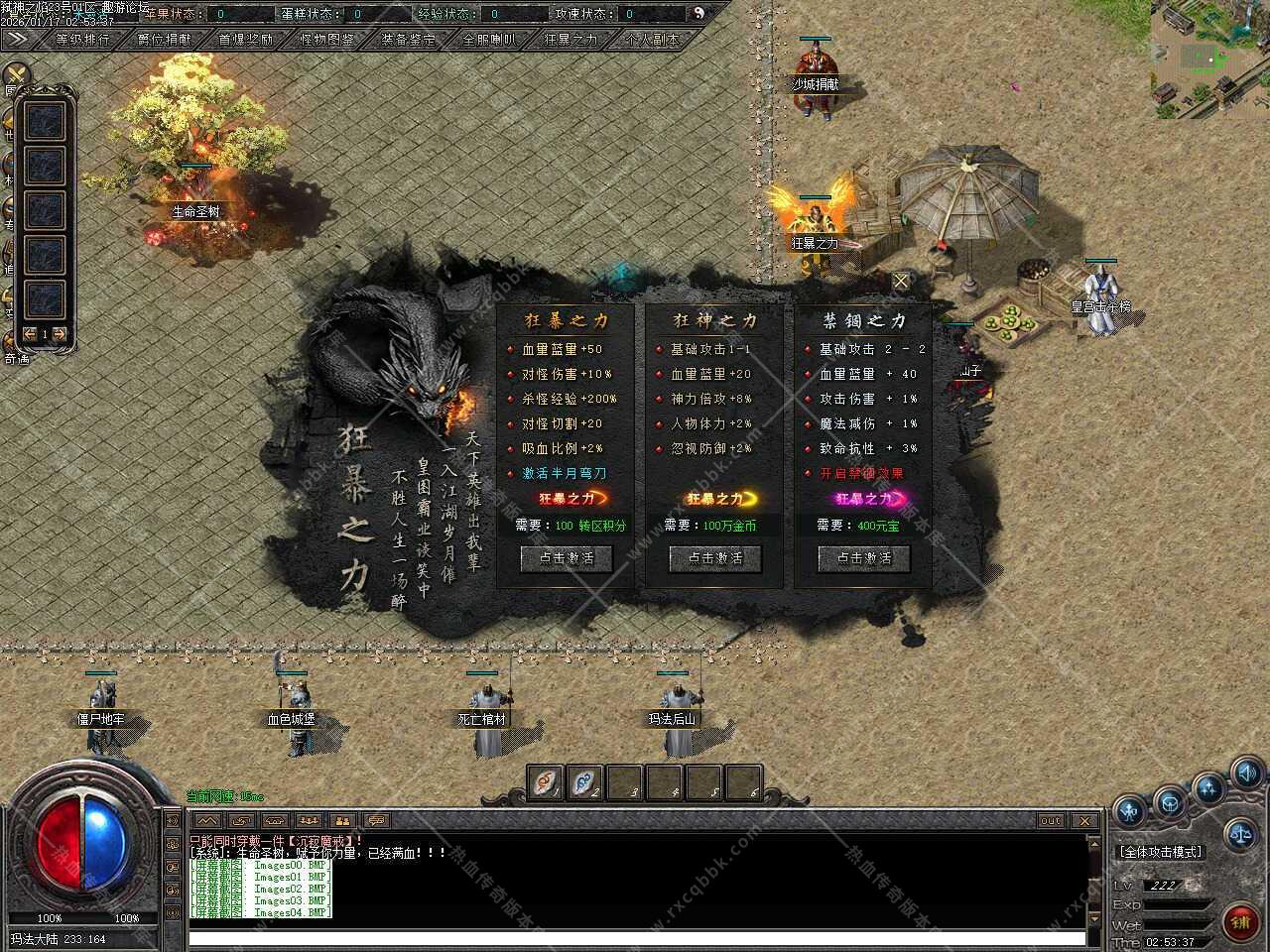Activate 禁锢之力 for 400元宝
Image resolution: width=1270 pixels, height=952 pixels.
[863, 558]
